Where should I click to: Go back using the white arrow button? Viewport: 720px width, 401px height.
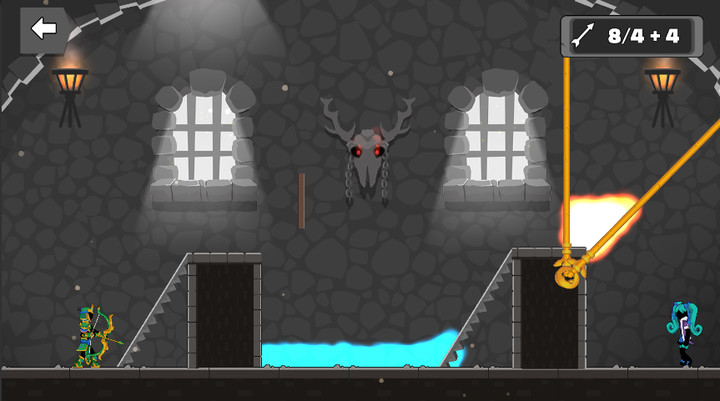[43, 29]
